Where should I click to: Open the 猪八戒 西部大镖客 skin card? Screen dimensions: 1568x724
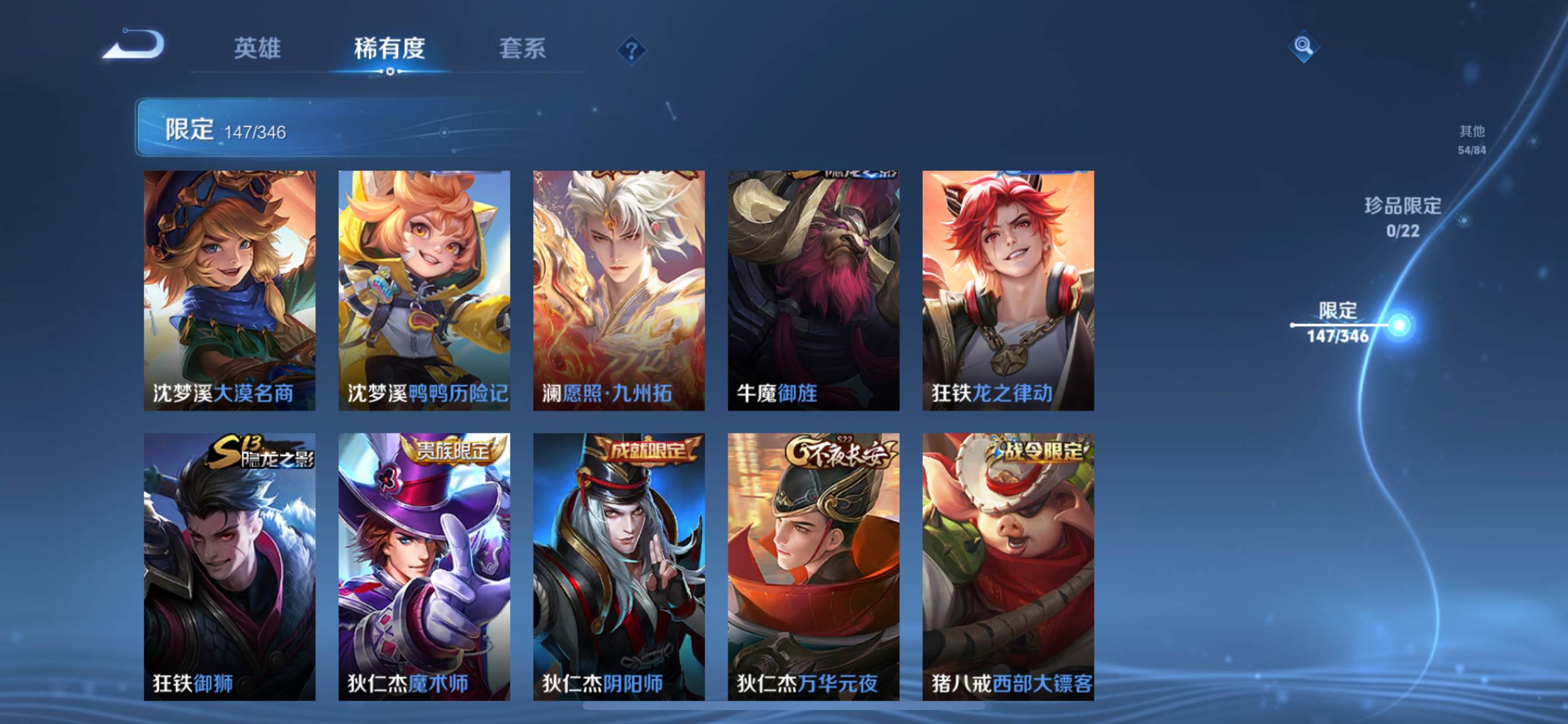pos(1008,567)
